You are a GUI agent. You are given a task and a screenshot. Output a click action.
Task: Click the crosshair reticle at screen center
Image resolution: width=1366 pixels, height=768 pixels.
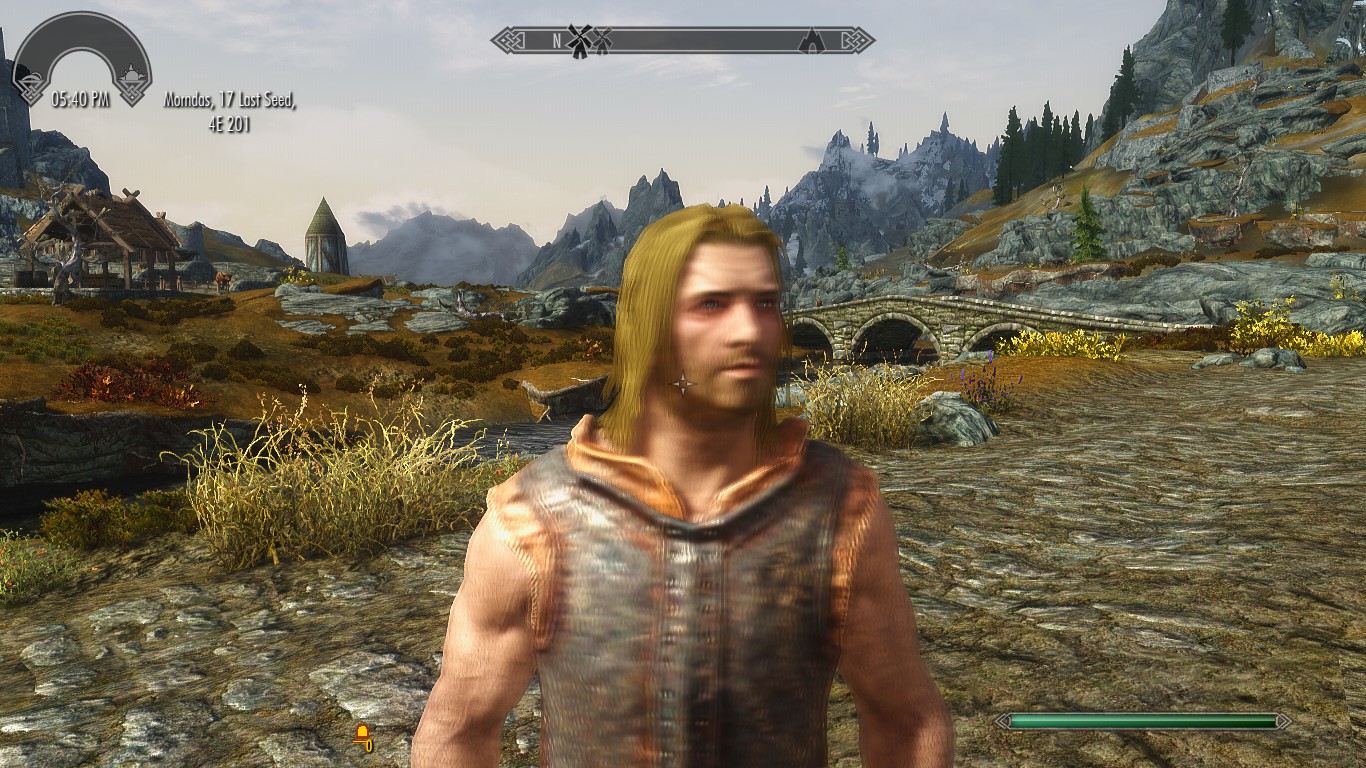click(684, 384)
